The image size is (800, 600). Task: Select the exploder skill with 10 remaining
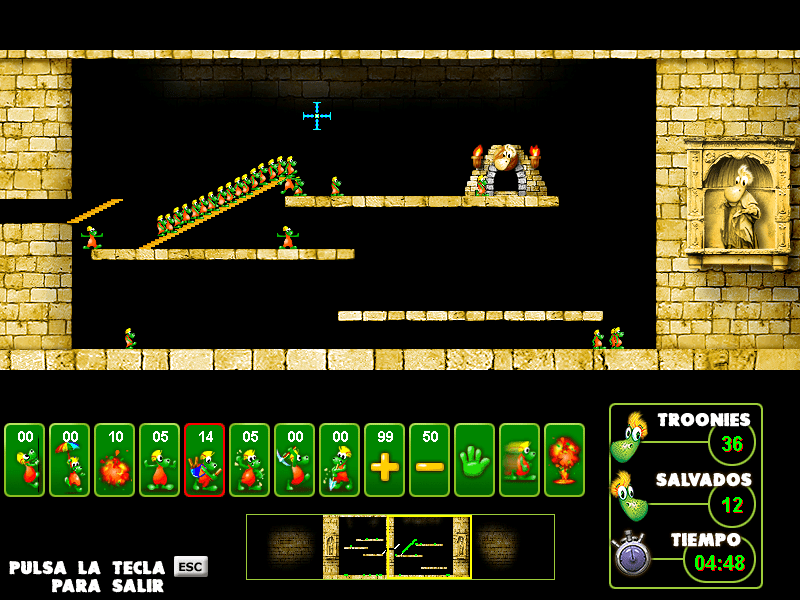coord(114,460)
